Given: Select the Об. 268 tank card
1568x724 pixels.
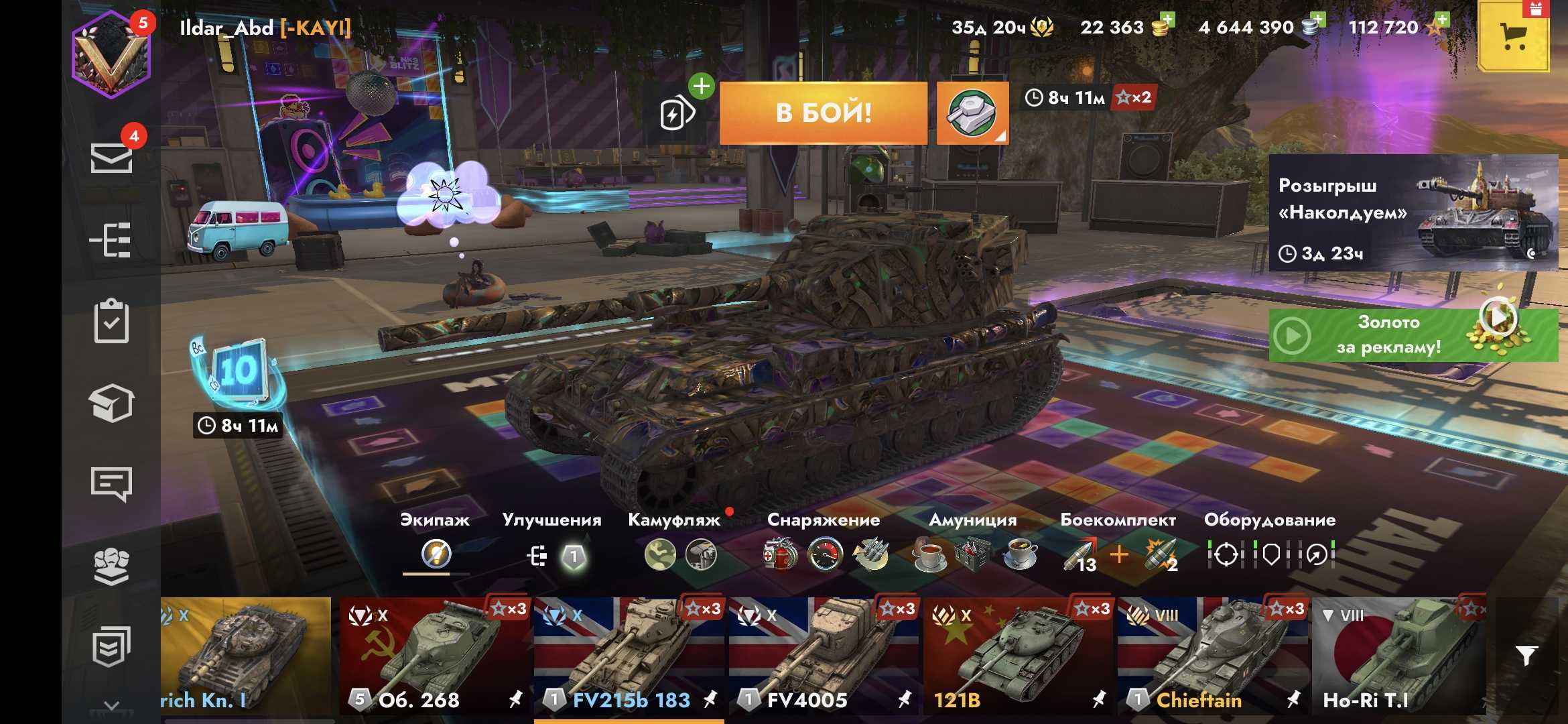Looking at the screenshot, I should click(x=434, y=657).
